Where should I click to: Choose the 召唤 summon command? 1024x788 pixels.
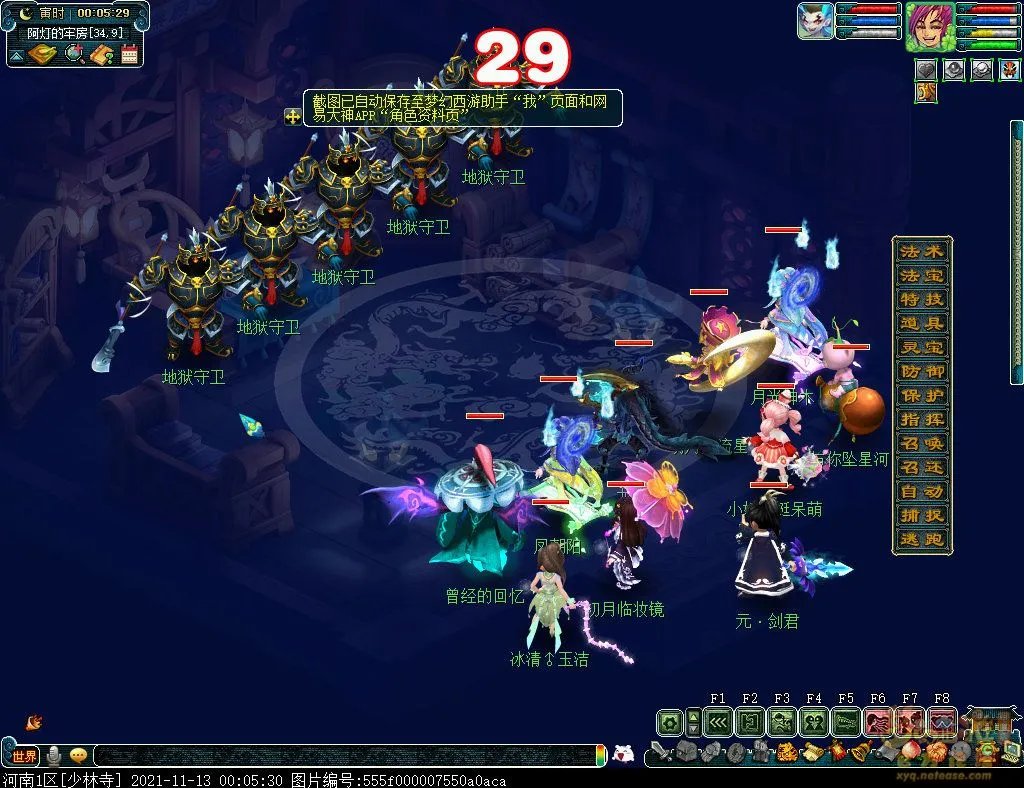922,443
